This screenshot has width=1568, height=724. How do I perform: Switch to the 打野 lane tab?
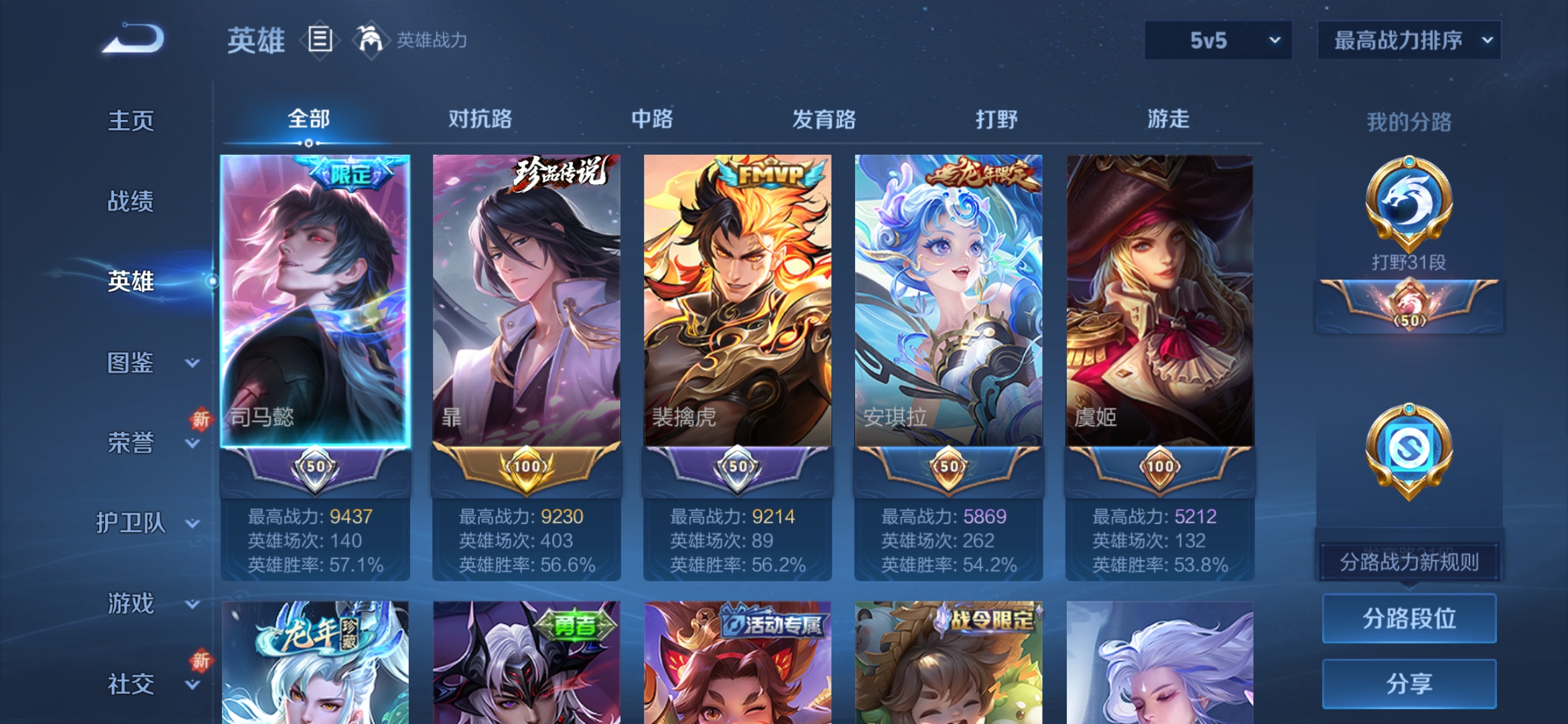pyautogui.click(x=998, y=119)
